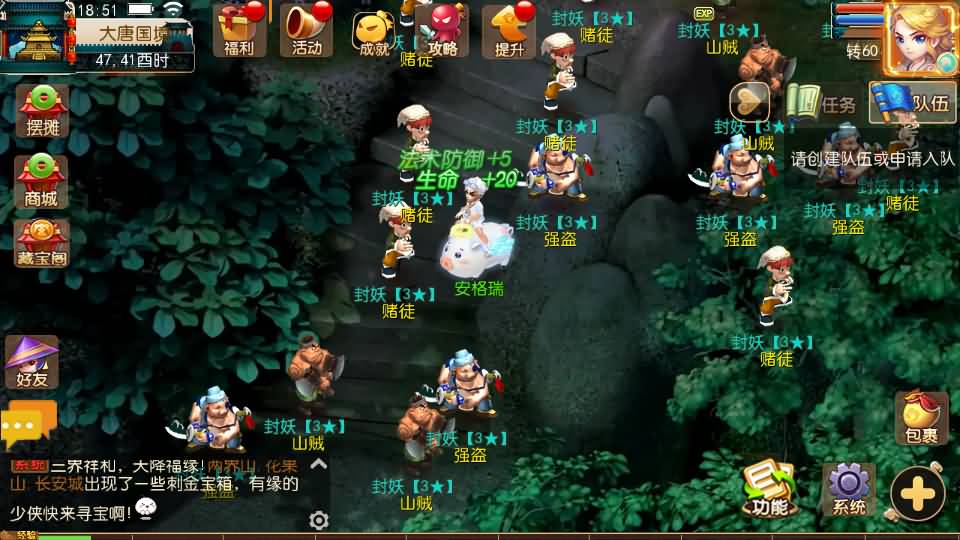This screenshot has height=540, width=960.
Task: Open the 活动 events menu
Action: click(x=306, y=30)
